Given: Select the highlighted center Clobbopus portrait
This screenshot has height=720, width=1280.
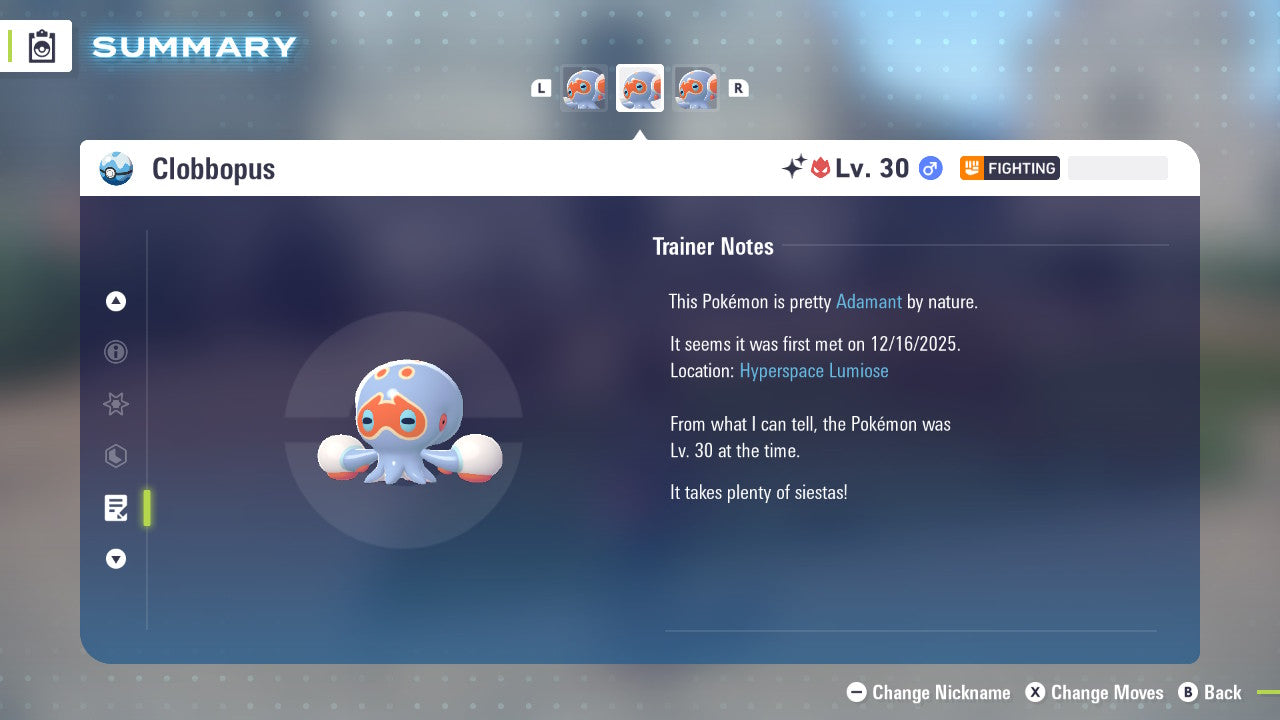Looking at the screenshot, I should pos(640,88).
